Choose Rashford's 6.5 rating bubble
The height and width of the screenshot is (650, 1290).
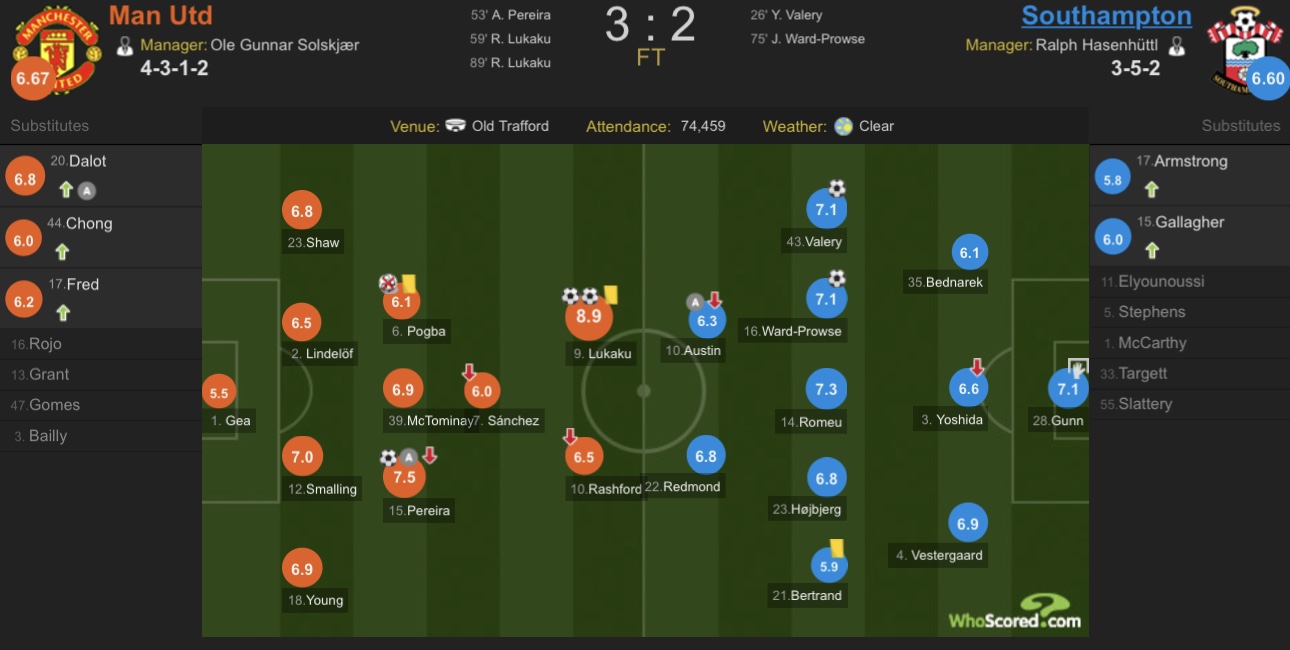tap(584, 457)
